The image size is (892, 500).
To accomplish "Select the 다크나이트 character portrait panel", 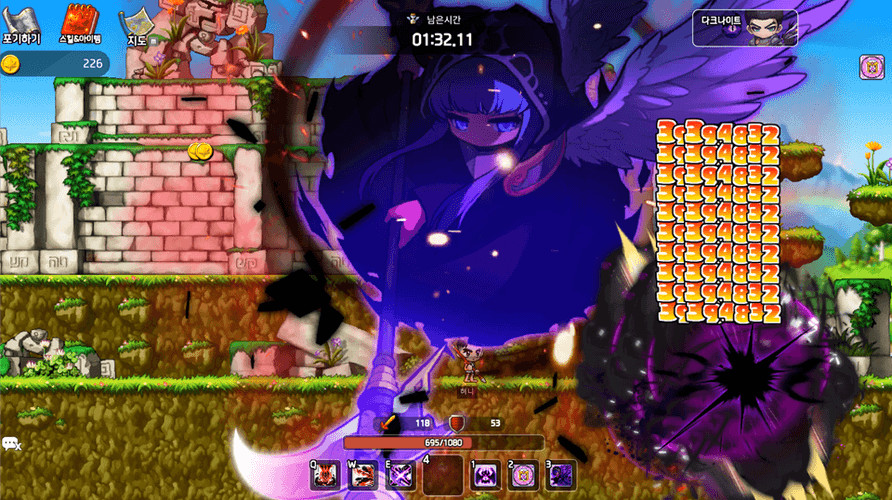I will [x=744, y=28].
